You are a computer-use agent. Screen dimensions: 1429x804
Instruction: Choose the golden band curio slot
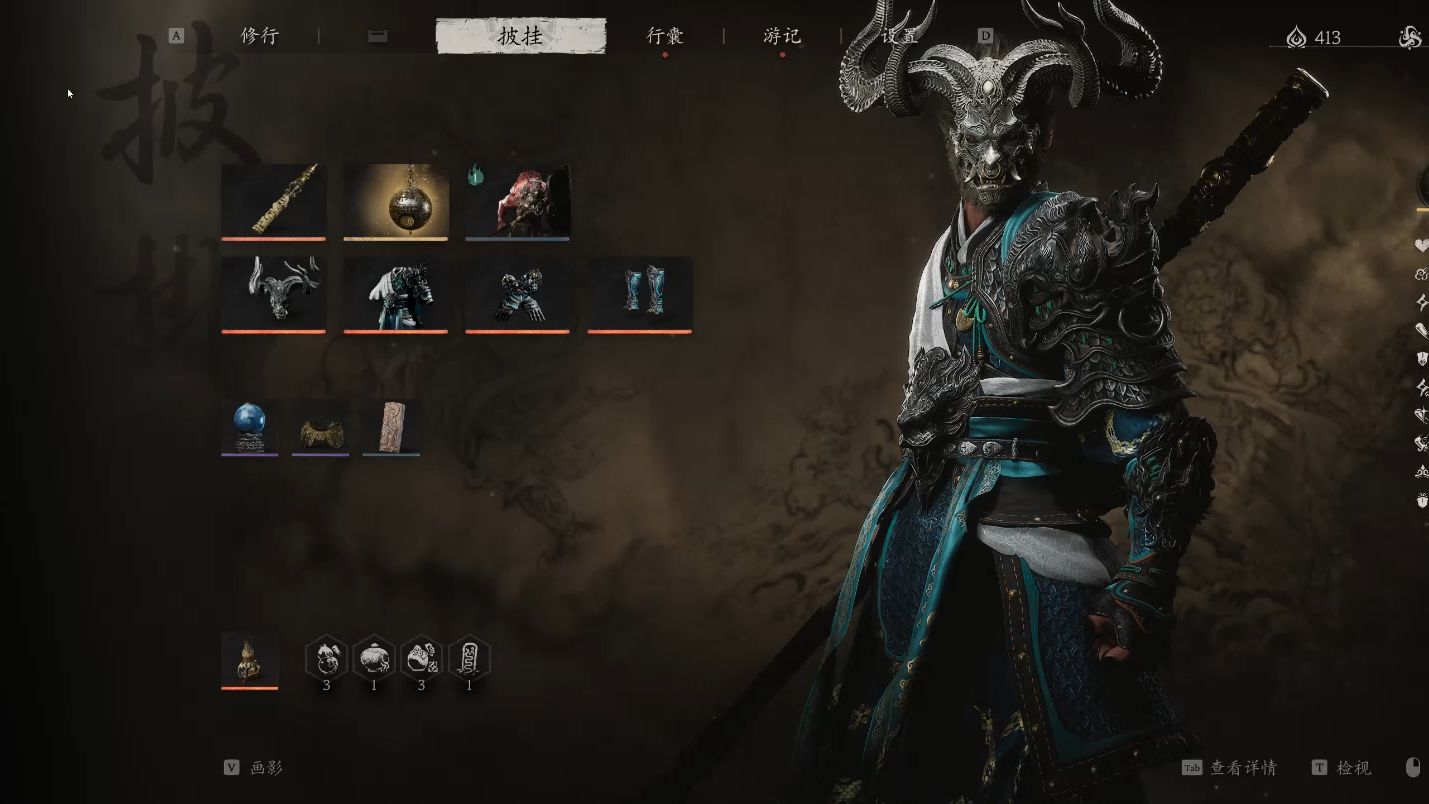320,427
